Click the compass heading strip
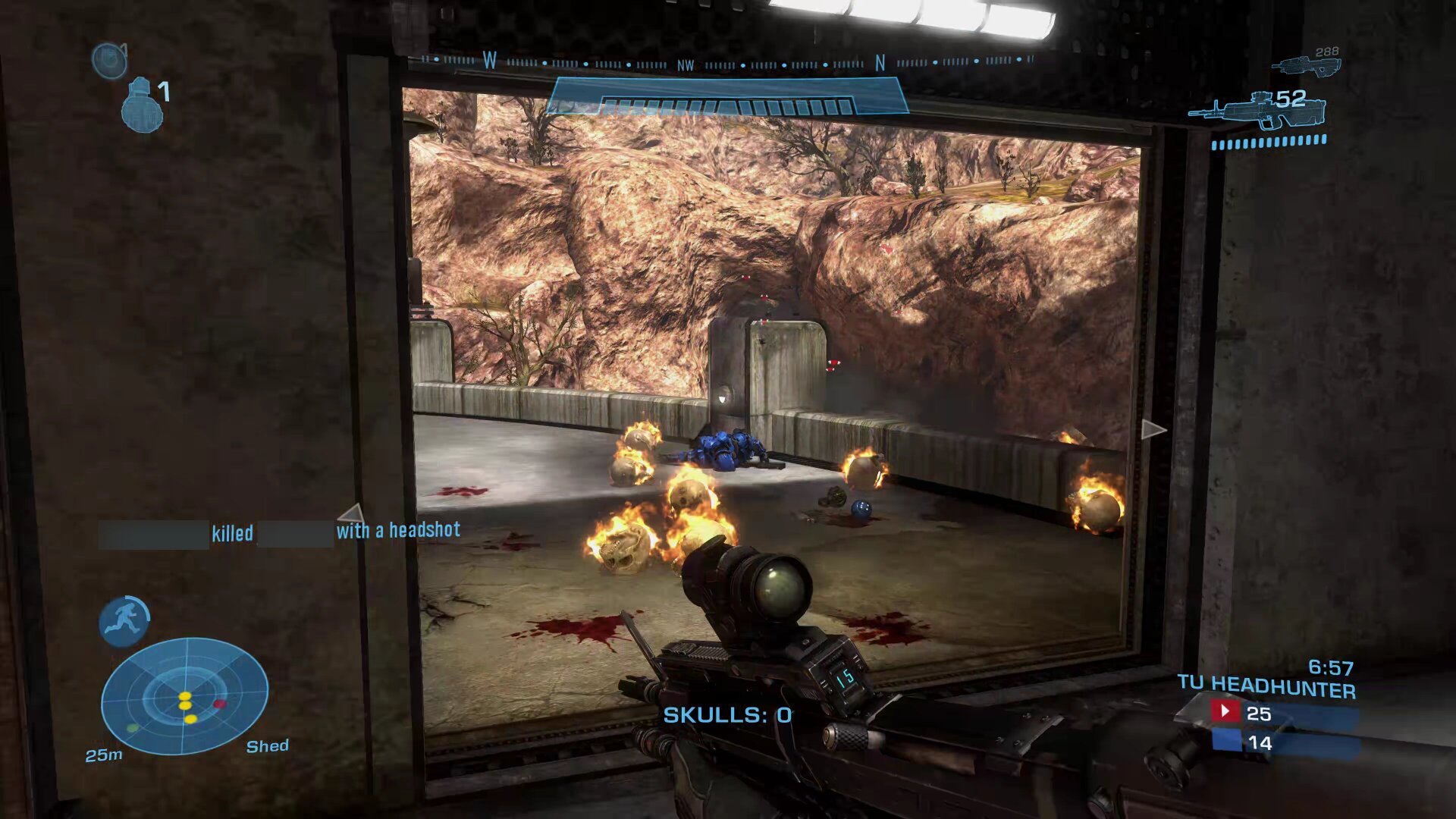 (727, 61)
